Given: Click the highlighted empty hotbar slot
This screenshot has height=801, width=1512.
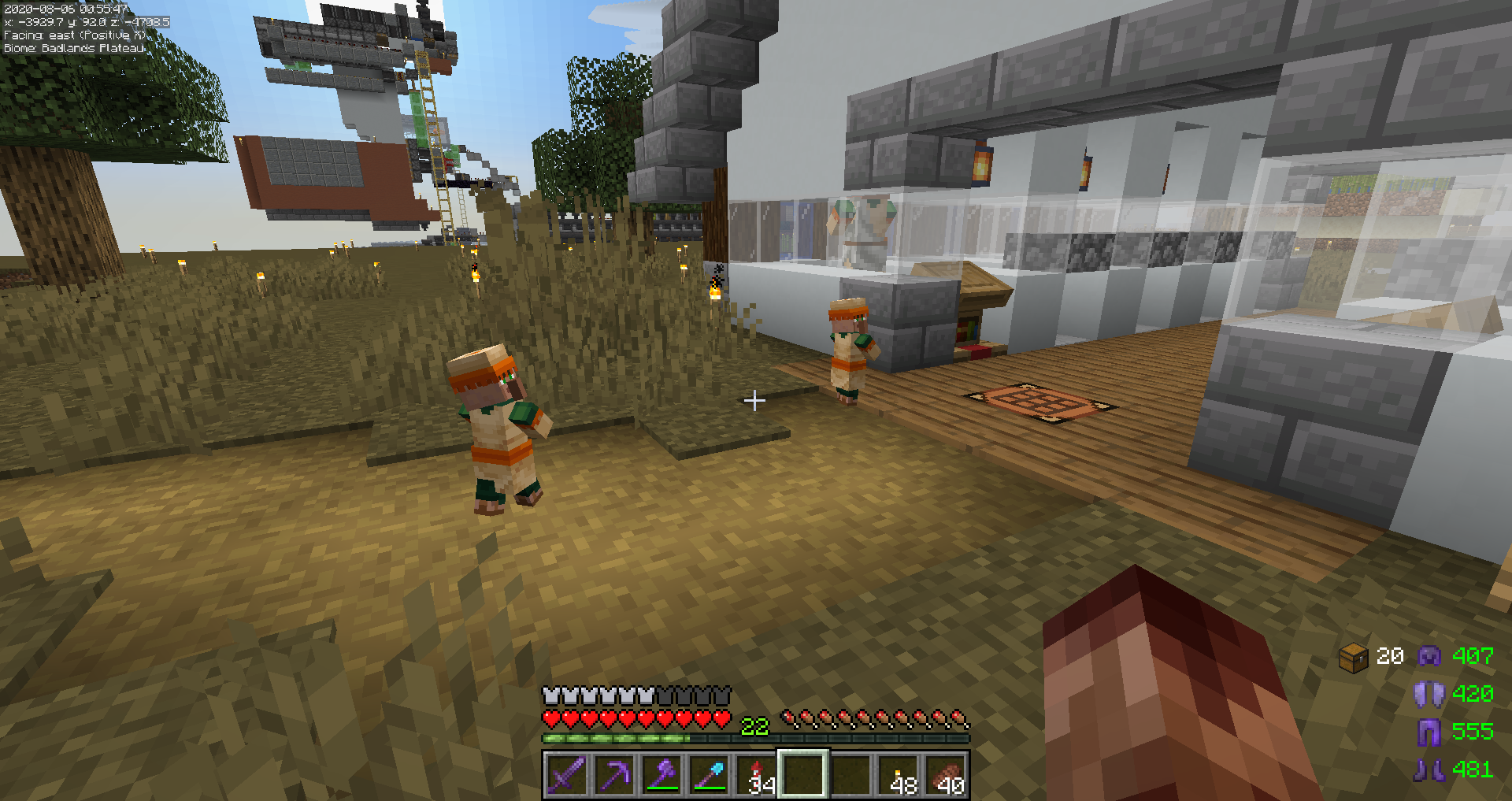Looking at the screenshot, I should (803, 774).
